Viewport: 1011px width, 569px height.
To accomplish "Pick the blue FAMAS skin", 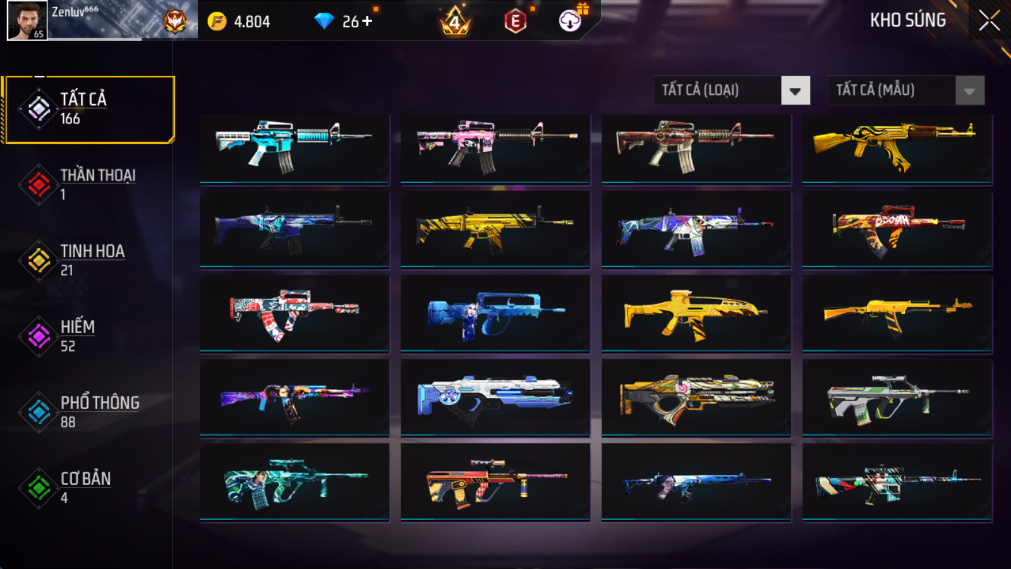I will tap(495, 314).
